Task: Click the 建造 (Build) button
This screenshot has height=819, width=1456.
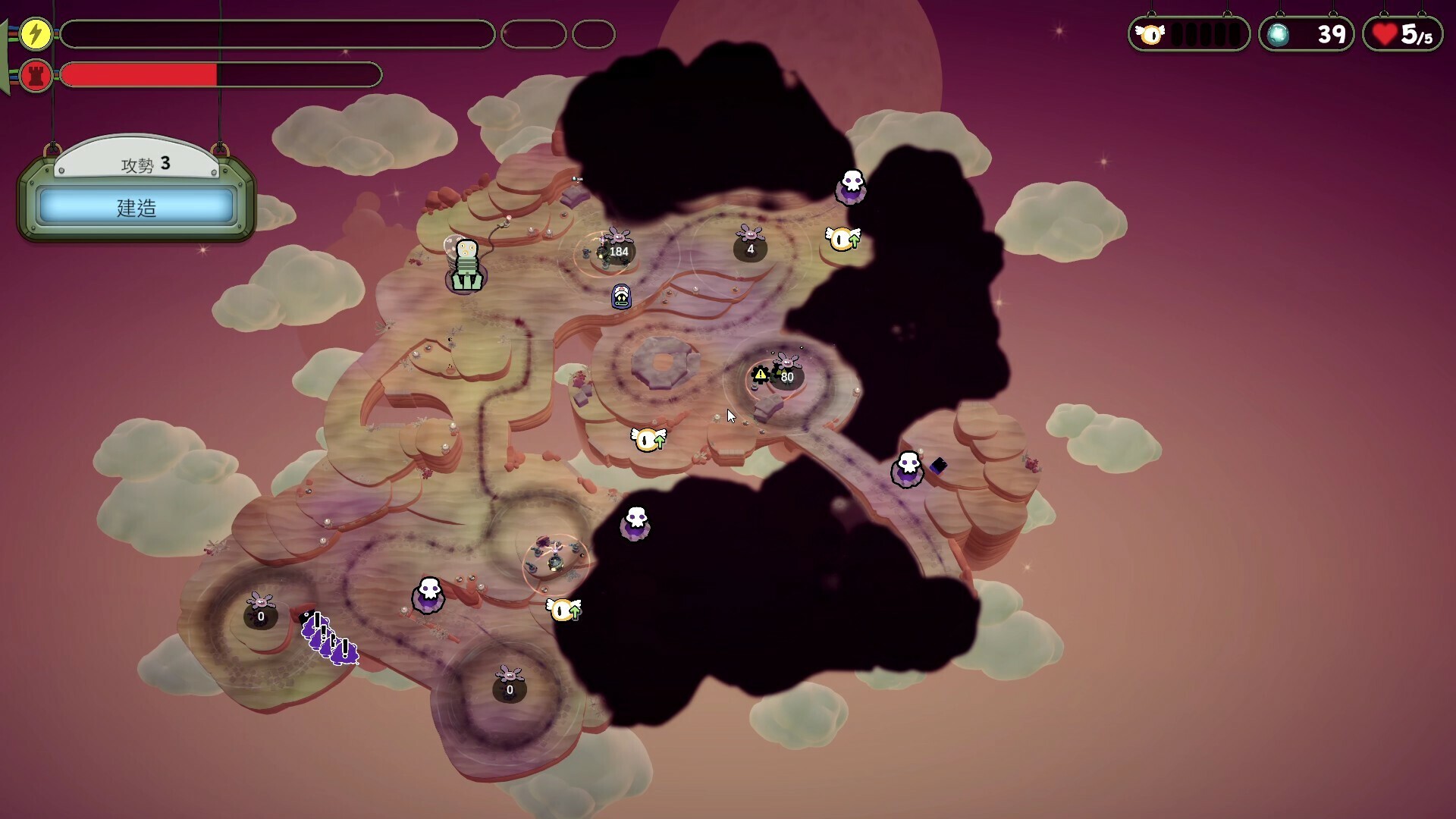Action: [136, 209]
